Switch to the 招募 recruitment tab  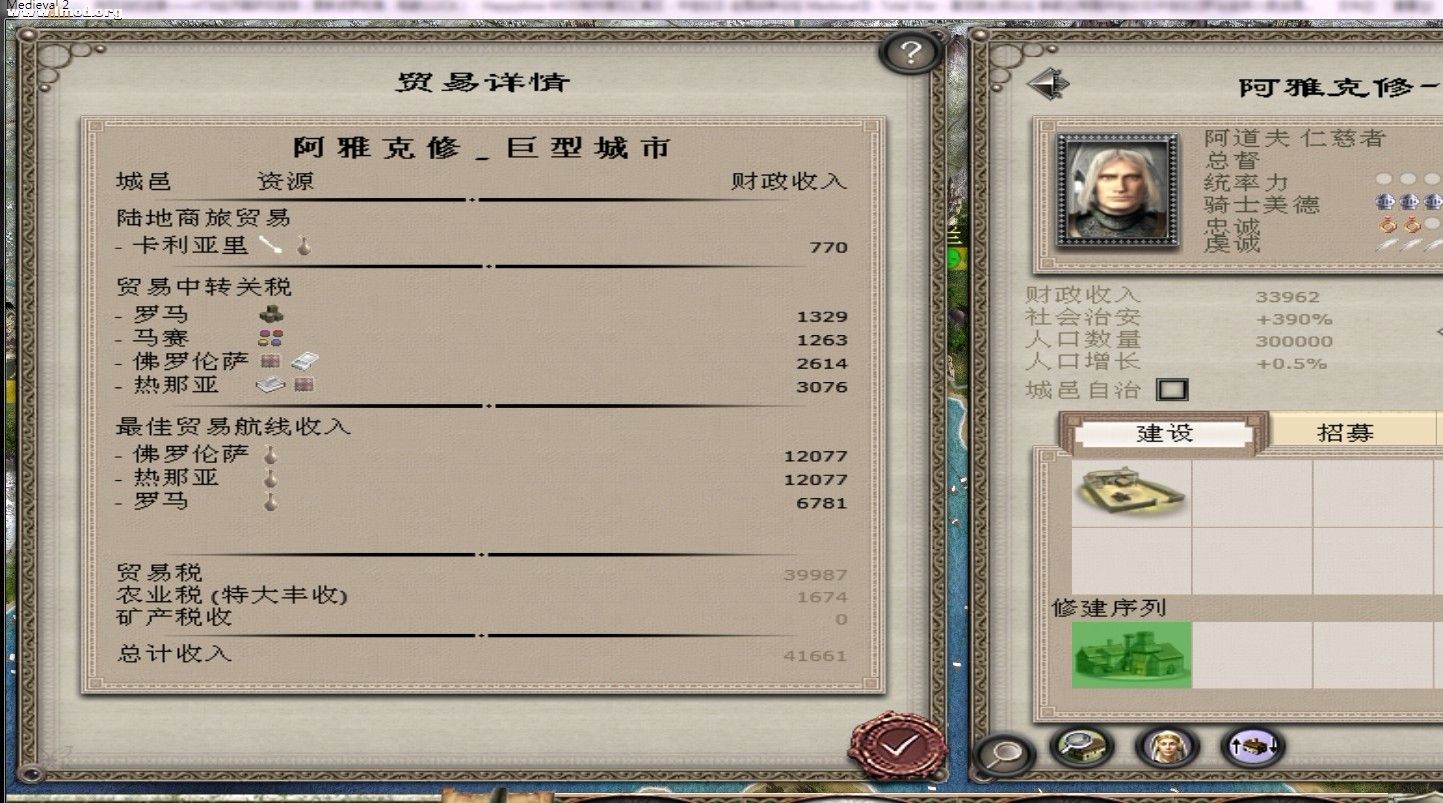1345,430
